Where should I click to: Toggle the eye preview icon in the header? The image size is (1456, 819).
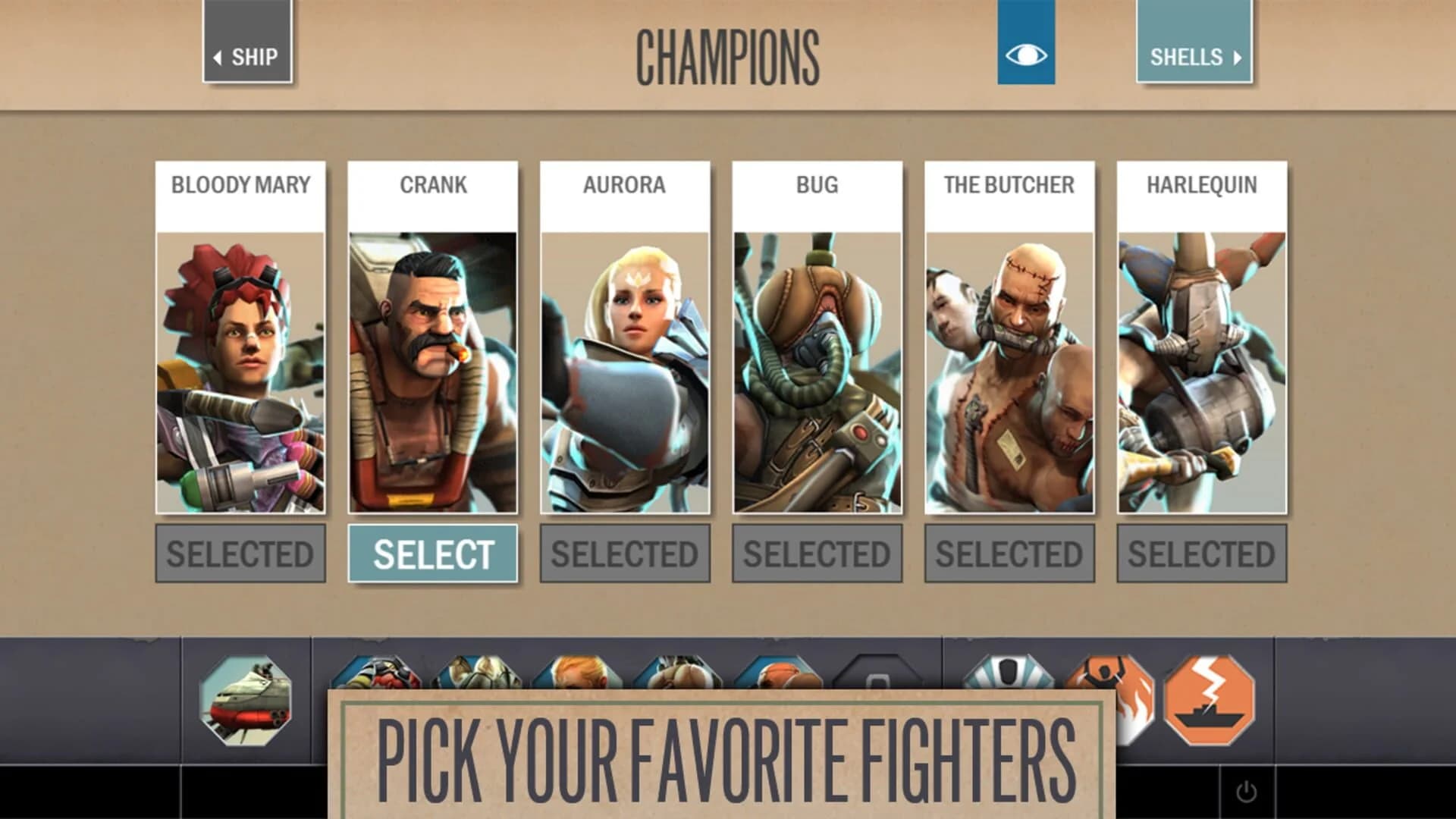coord(1026,52)
